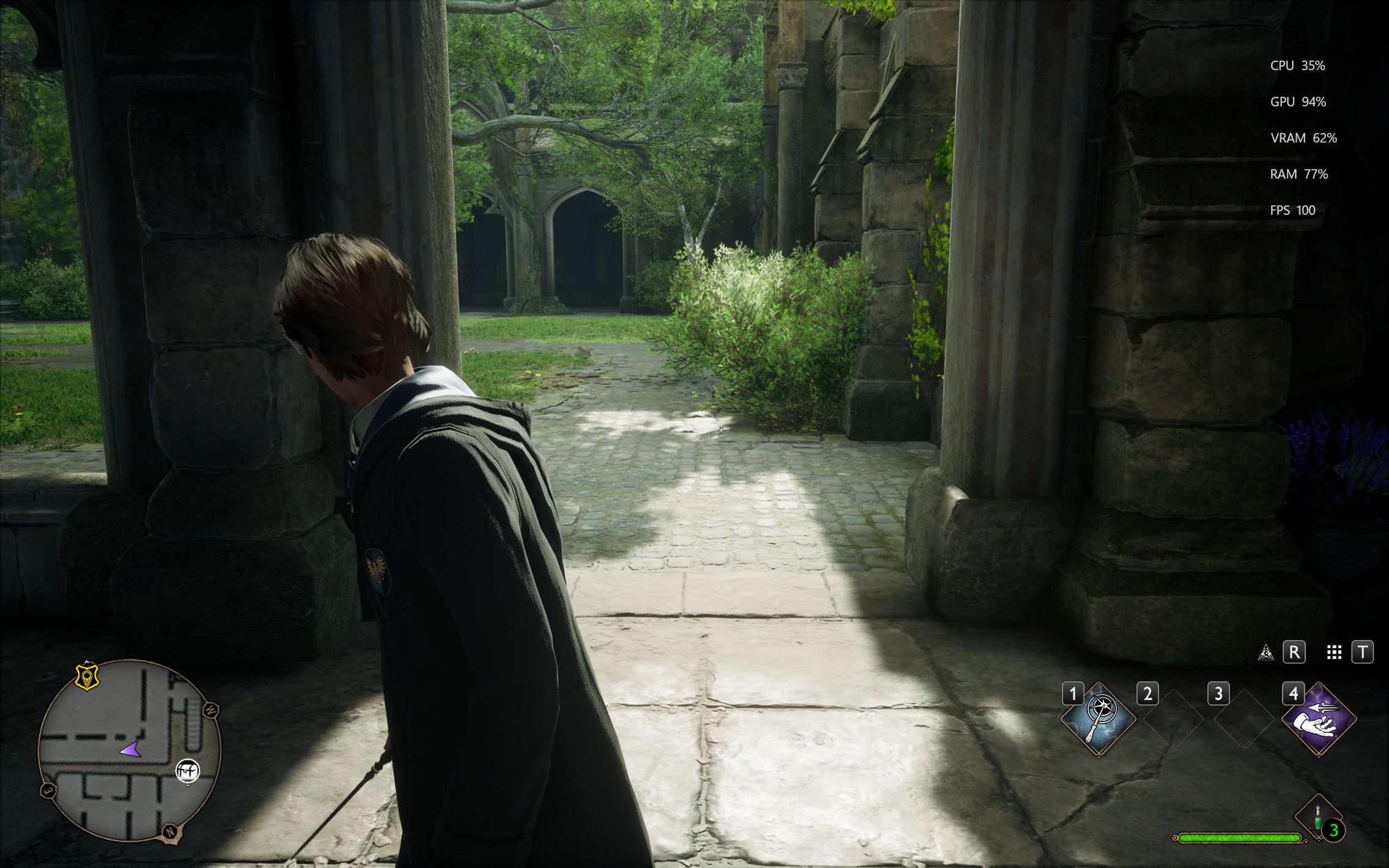Screen dimensions: 1389x868
Task: Select the yellow quest marker on the minimap
Action: (x=87, y=677)
